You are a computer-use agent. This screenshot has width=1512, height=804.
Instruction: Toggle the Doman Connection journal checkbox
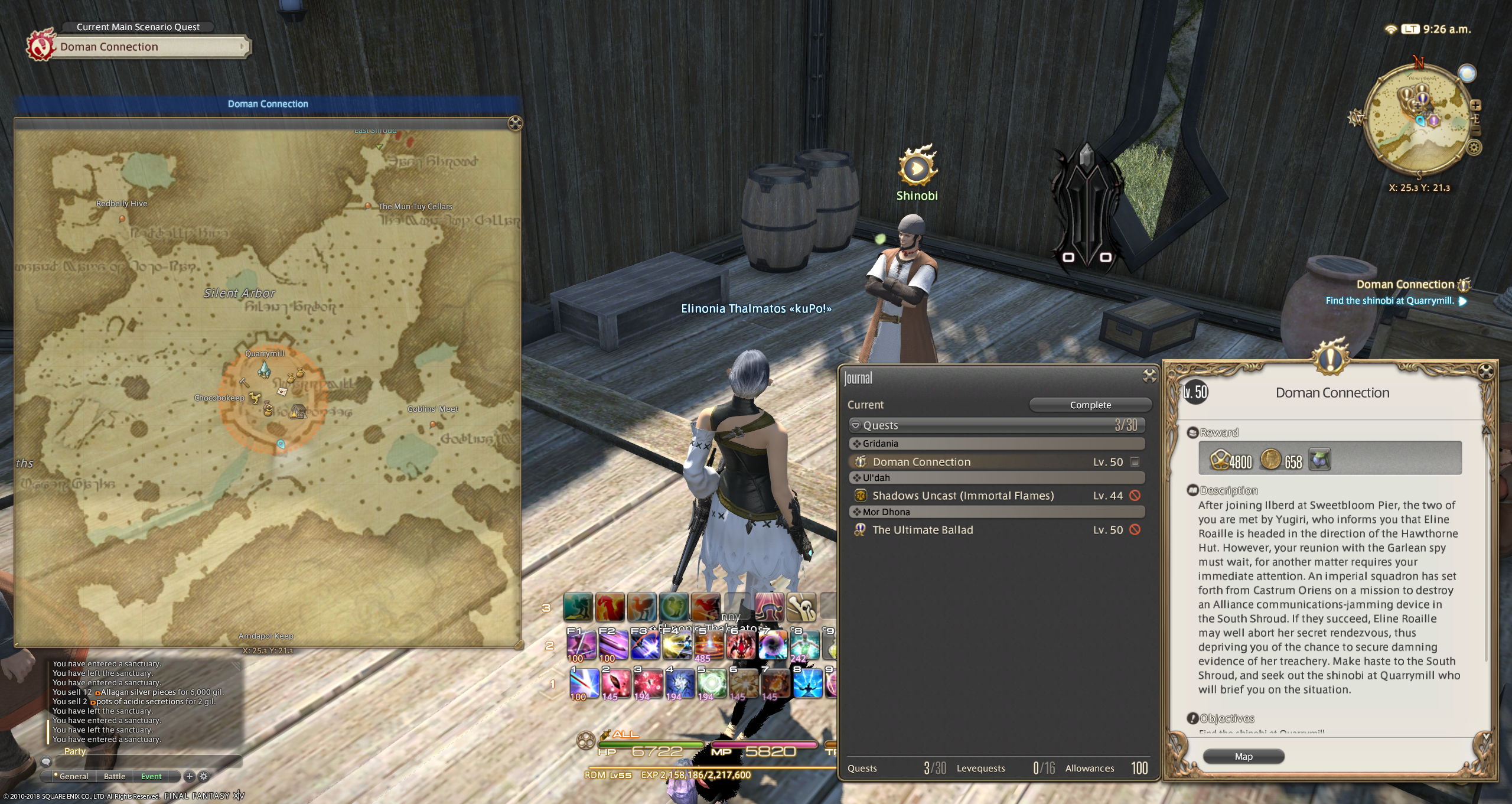(1135, 462)
